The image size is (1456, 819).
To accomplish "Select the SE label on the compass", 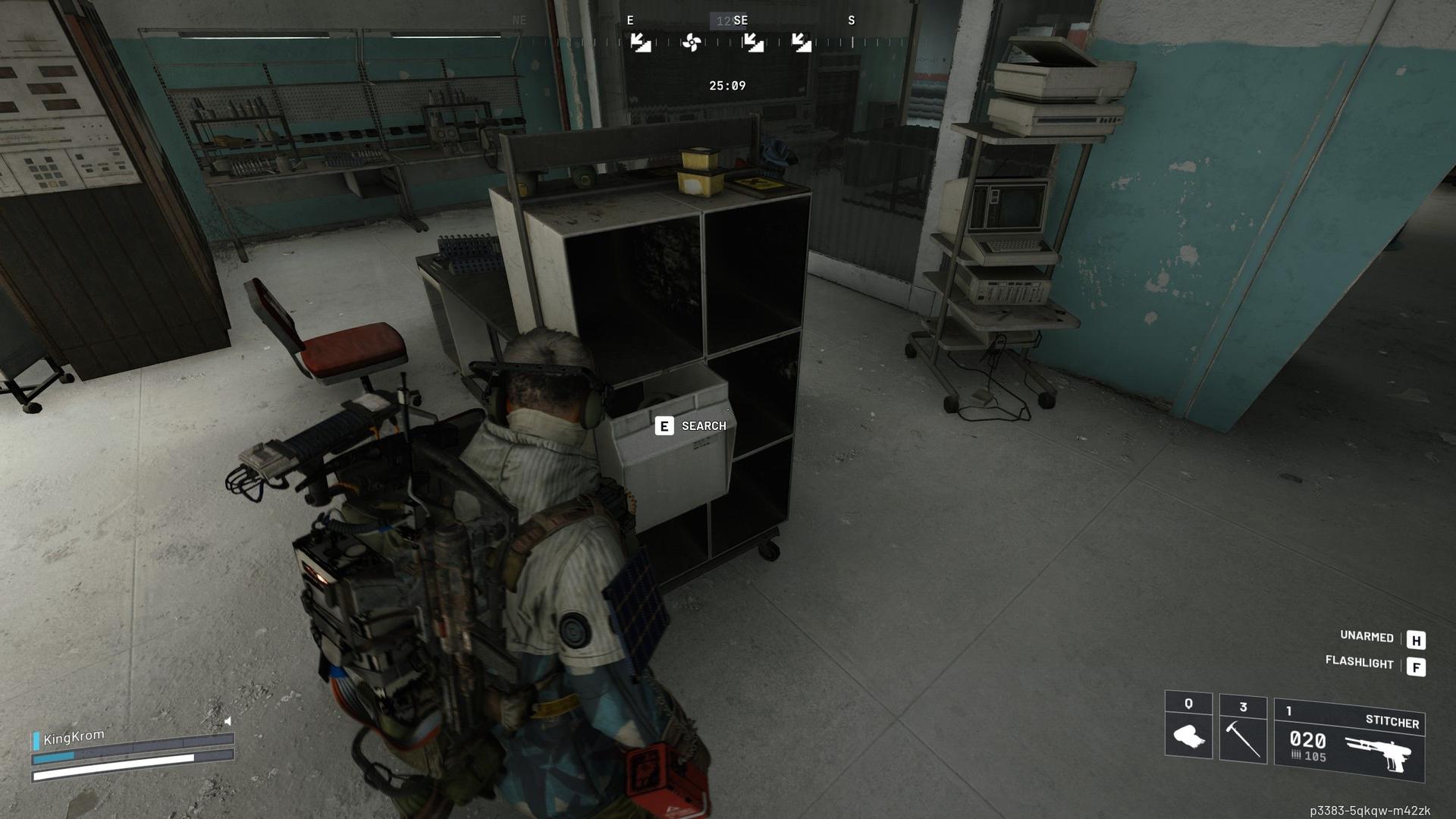I will click(740, 20).
